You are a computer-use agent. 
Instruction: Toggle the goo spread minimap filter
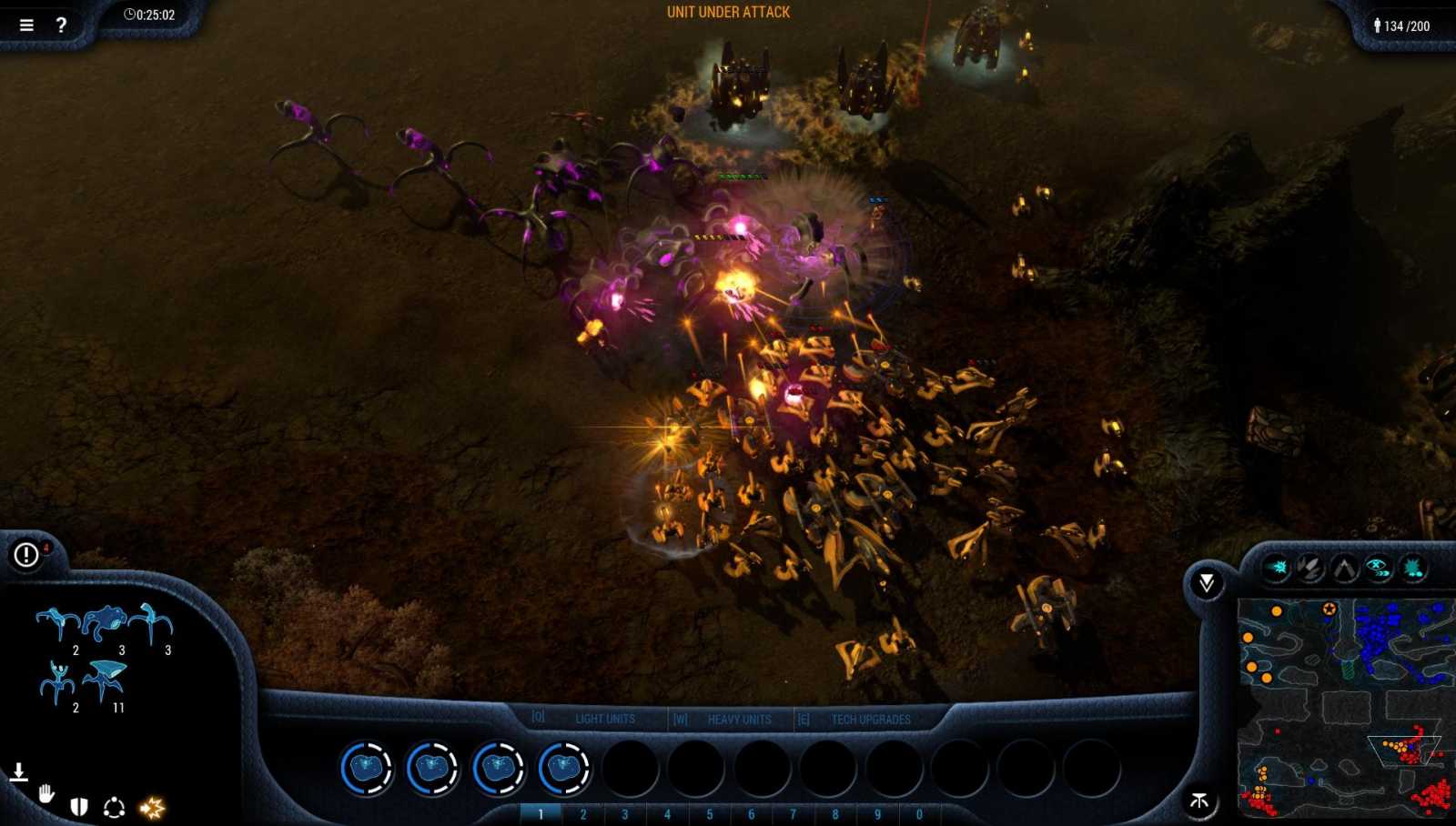click(1411, 566)
